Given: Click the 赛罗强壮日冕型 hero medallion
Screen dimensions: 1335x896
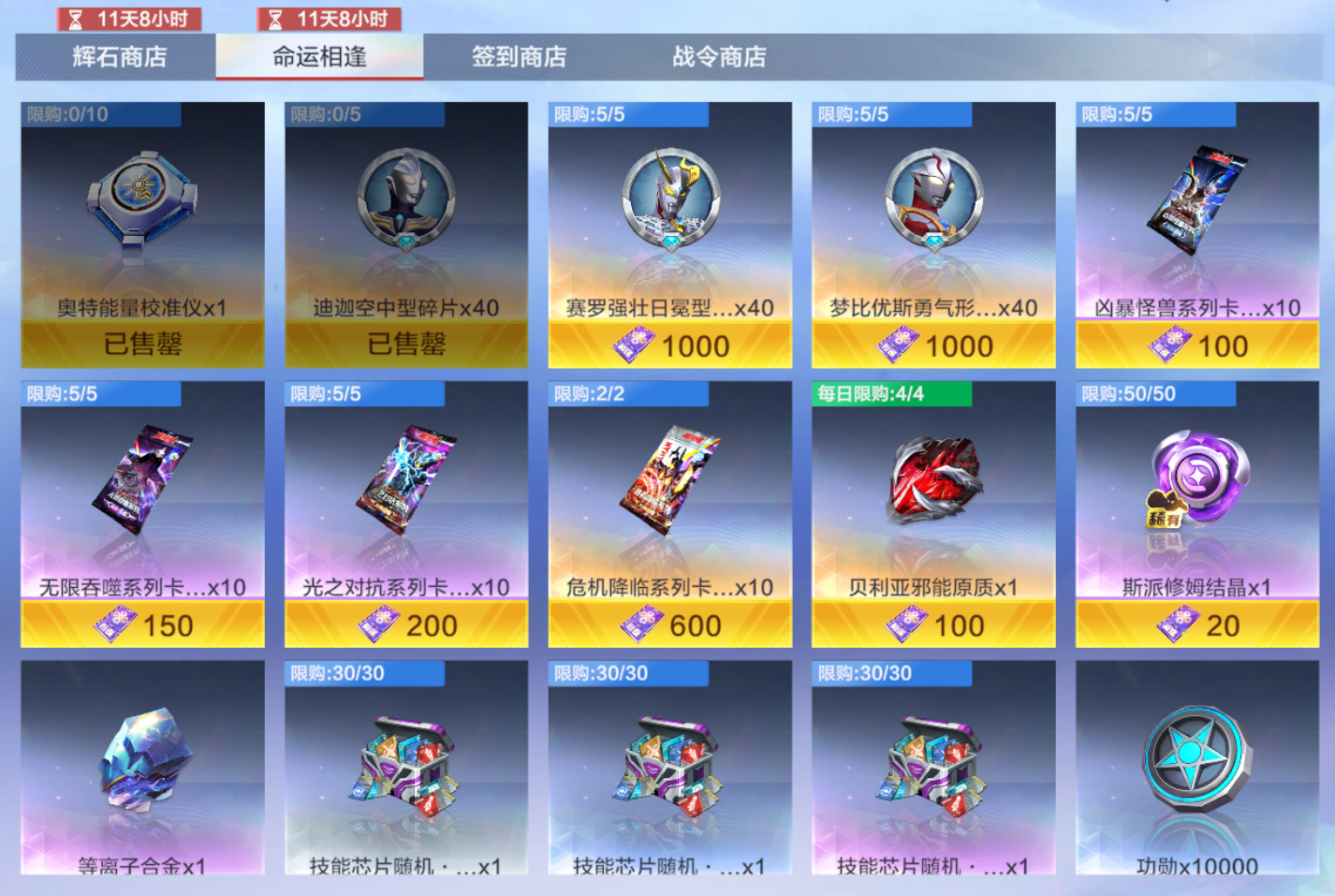Looking at the screenshot, I should pyautogui.click(x=670, y=199).
